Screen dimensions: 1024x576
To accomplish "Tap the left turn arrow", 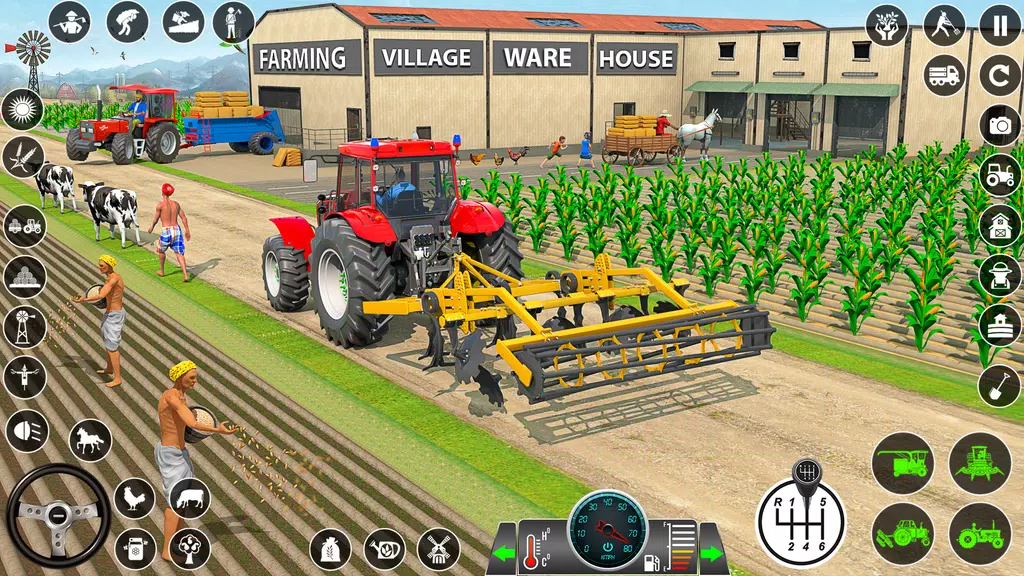I will point(503,553).
